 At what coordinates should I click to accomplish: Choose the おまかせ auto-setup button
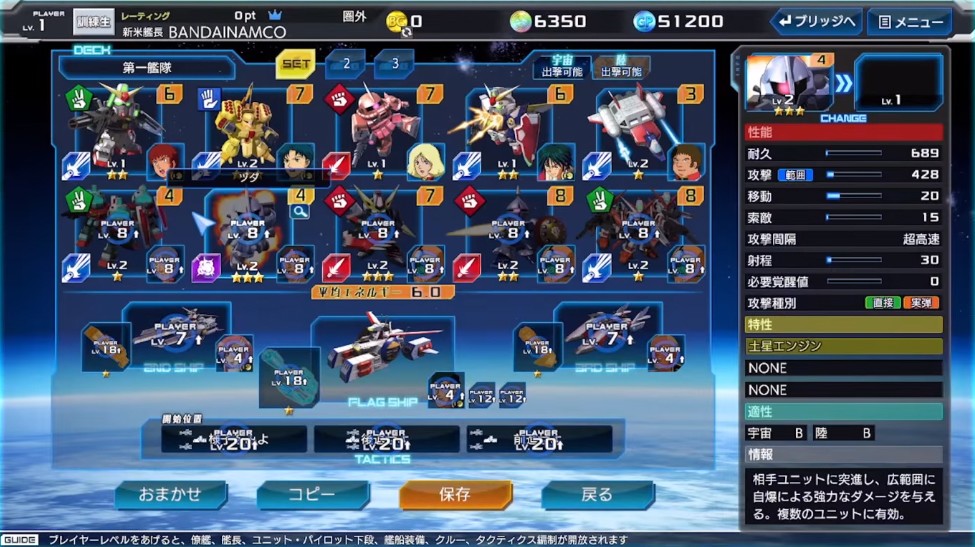pos(170,494)
